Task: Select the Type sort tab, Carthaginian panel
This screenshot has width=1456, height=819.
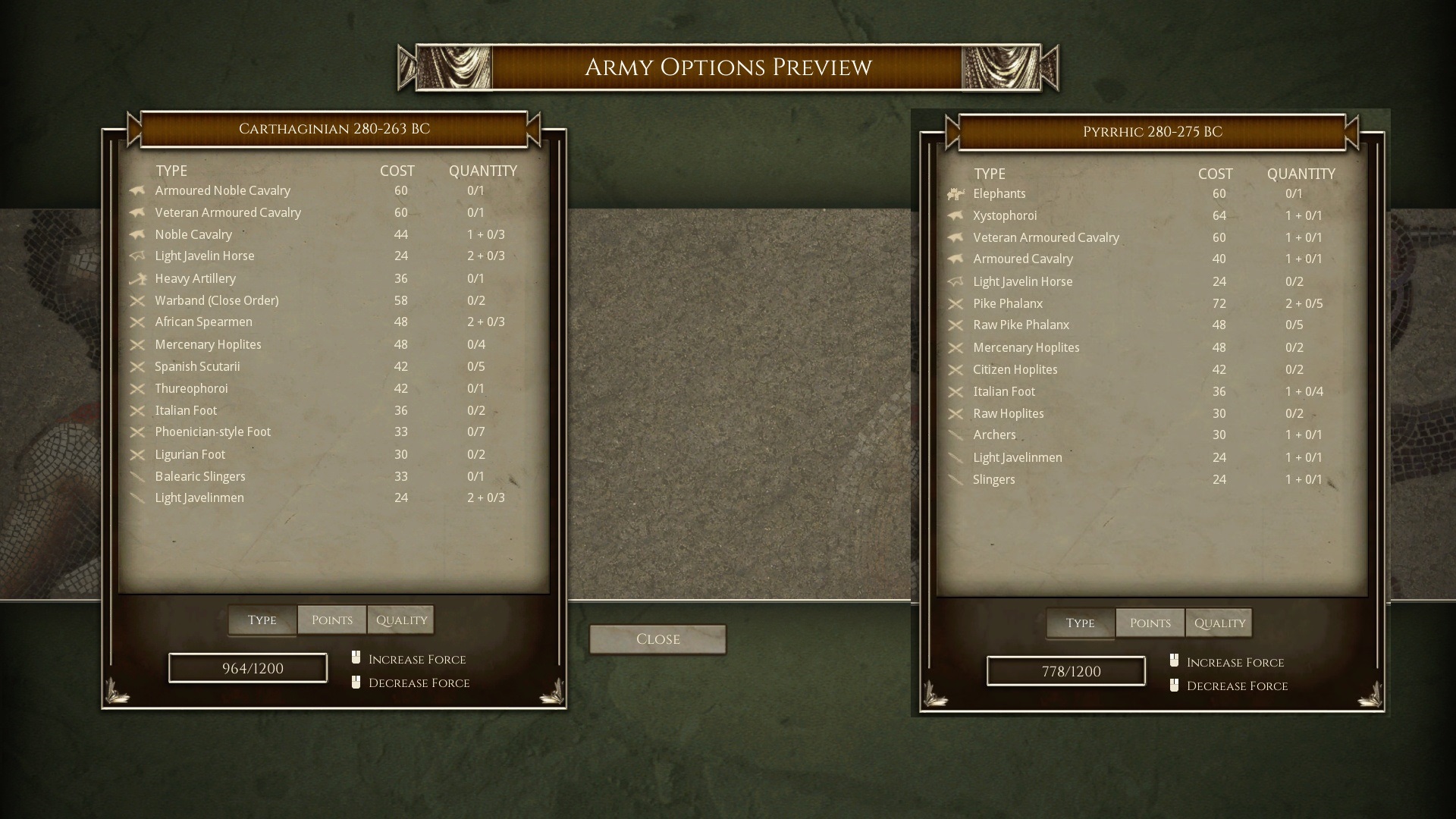Action: (x=262, y=619)
